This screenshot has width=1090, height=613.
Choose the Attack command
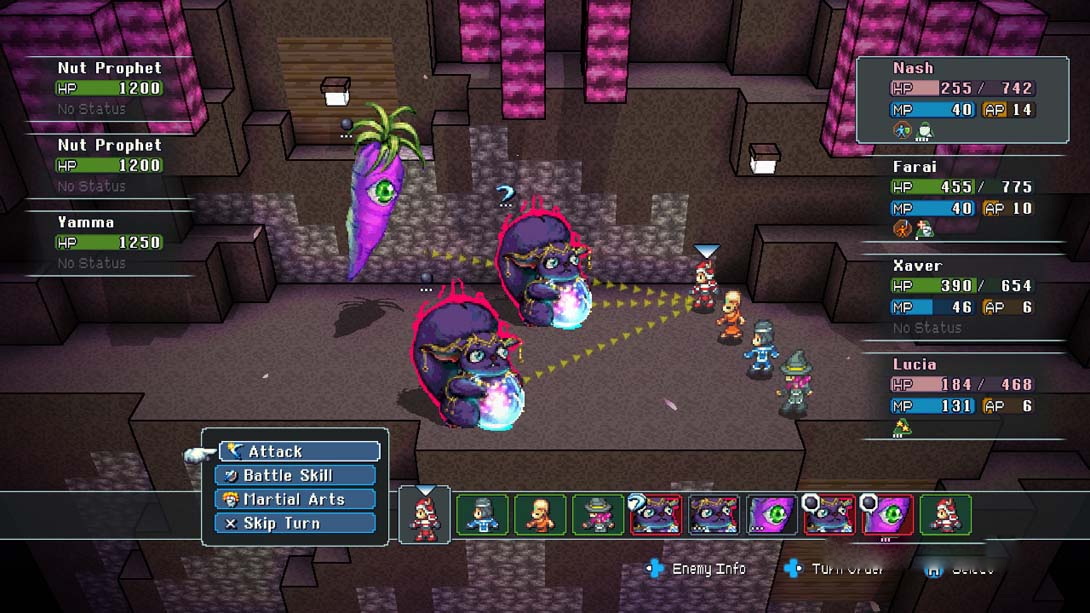coord(299,452)
